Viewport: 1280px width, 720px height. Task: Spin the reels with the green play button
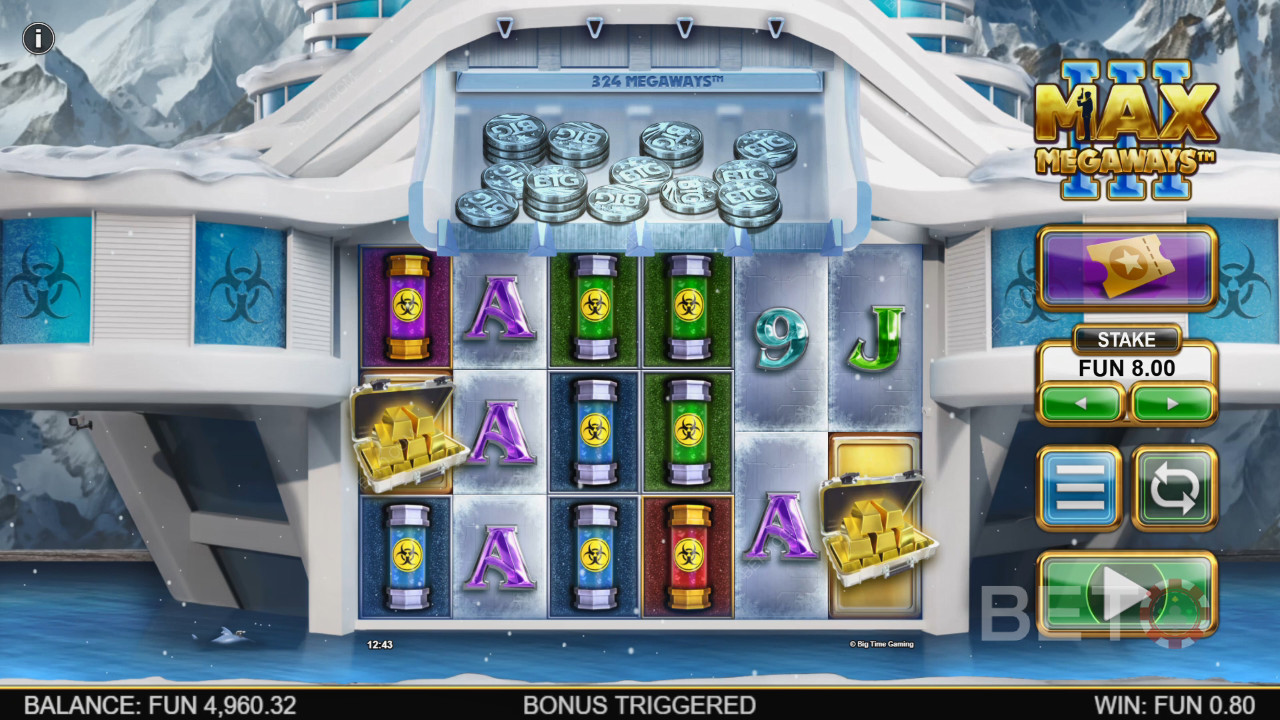coord(1127,594)
